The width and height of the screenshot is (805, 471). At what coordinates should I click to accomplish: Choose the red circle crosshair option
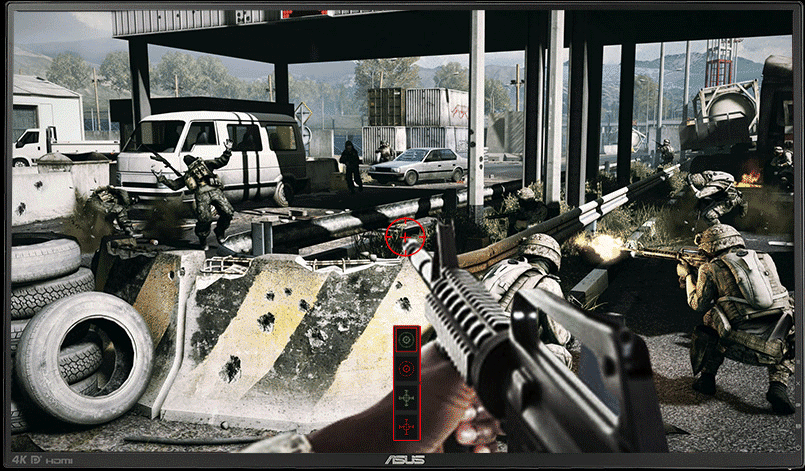406,369
